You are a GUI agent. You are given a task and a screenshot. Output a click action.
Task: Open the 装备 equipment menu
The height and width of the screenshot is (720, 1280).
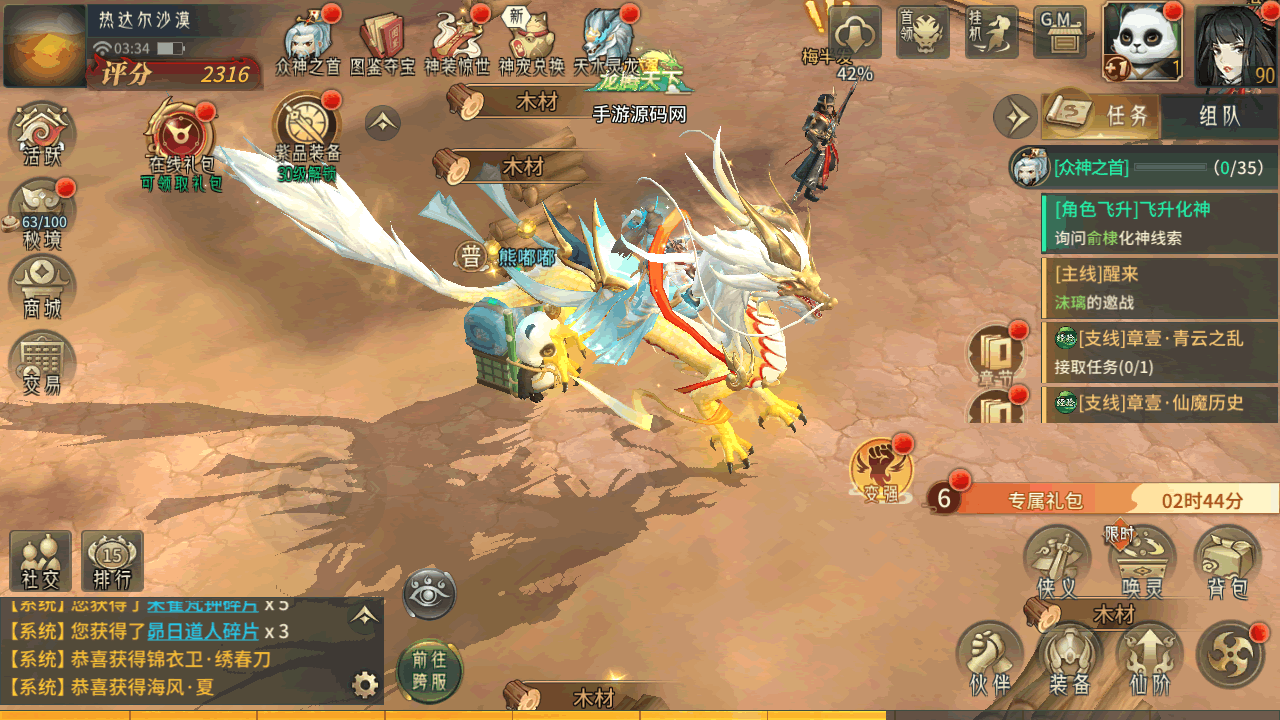pyautogui.click(x=1069, y=659)
